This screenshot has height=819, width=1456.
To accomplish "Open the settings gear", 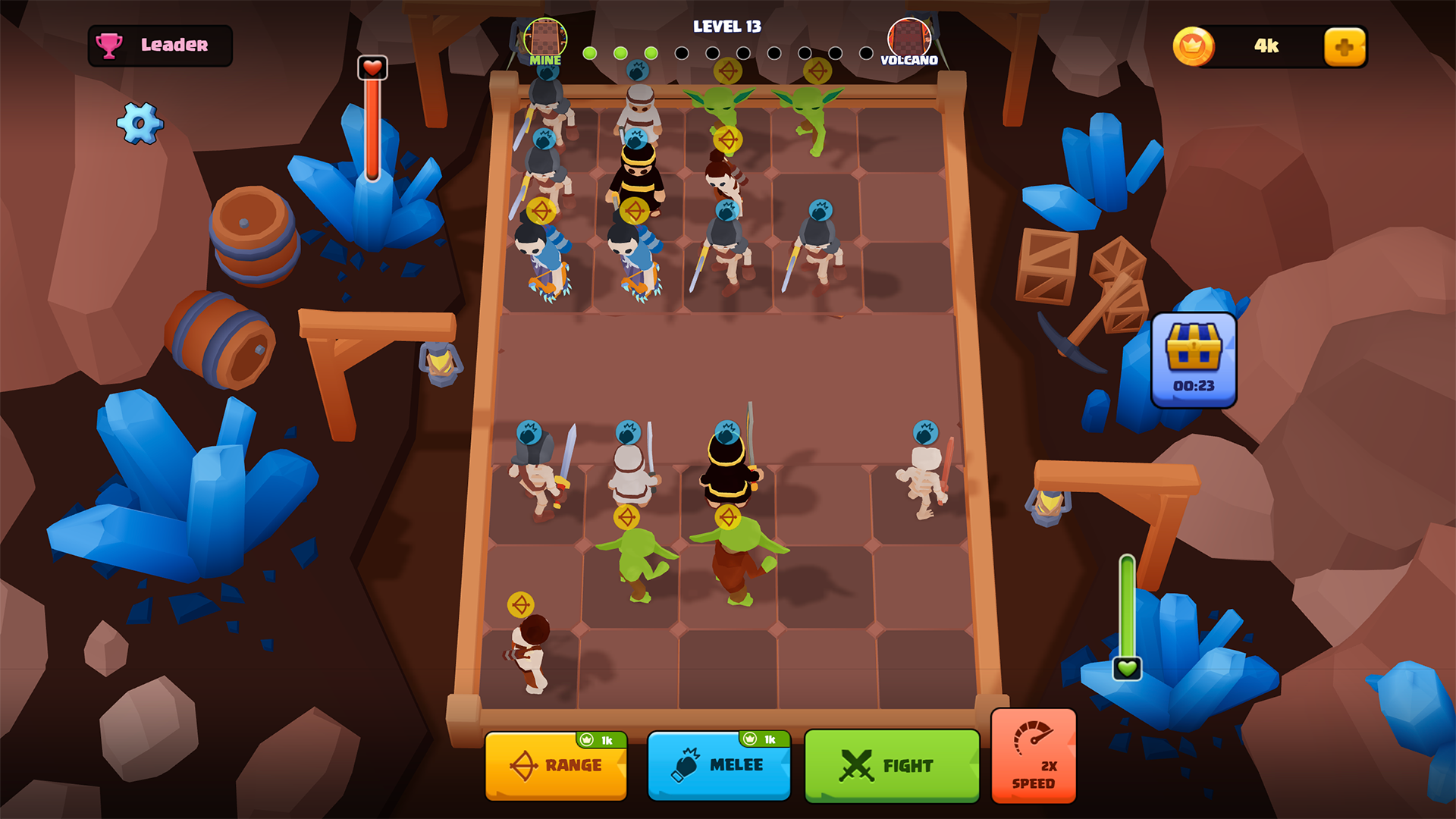I will point(140,124).
